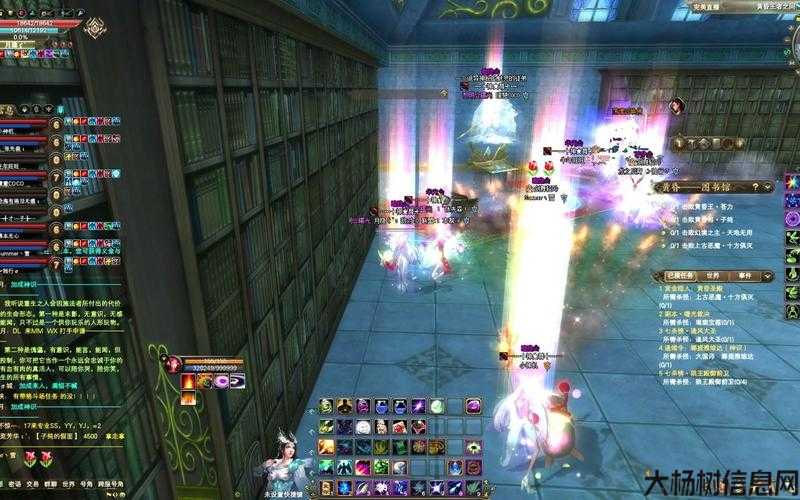
Task: Open the 世界 tab in quest tracker
Action: pyautogui.click(x=712, y=274)
